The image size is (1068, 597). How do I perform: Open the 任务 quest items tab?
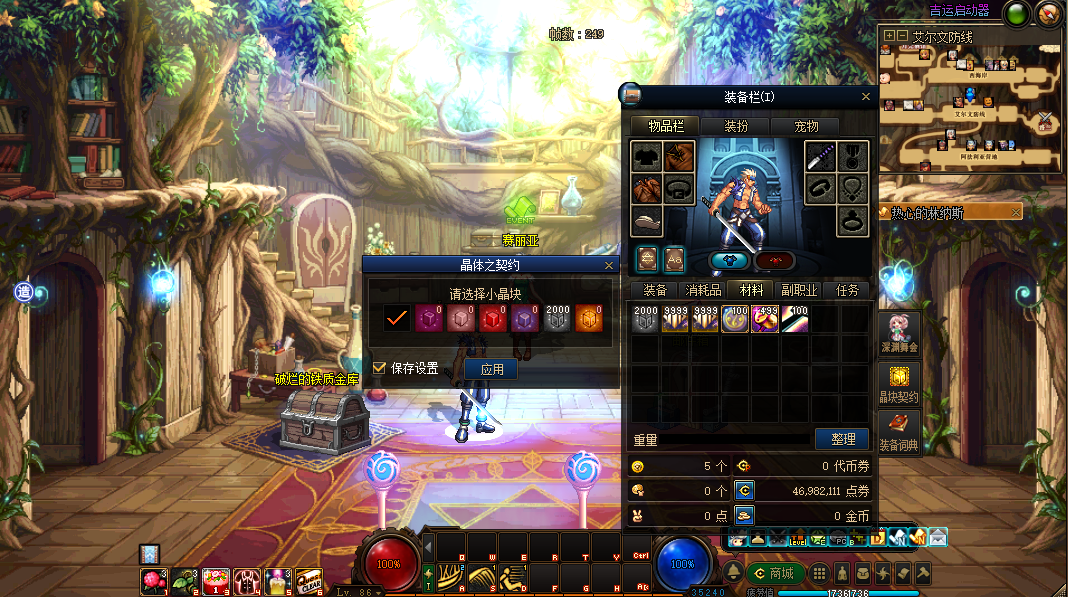pyautogui.click(x=847, y=290)
